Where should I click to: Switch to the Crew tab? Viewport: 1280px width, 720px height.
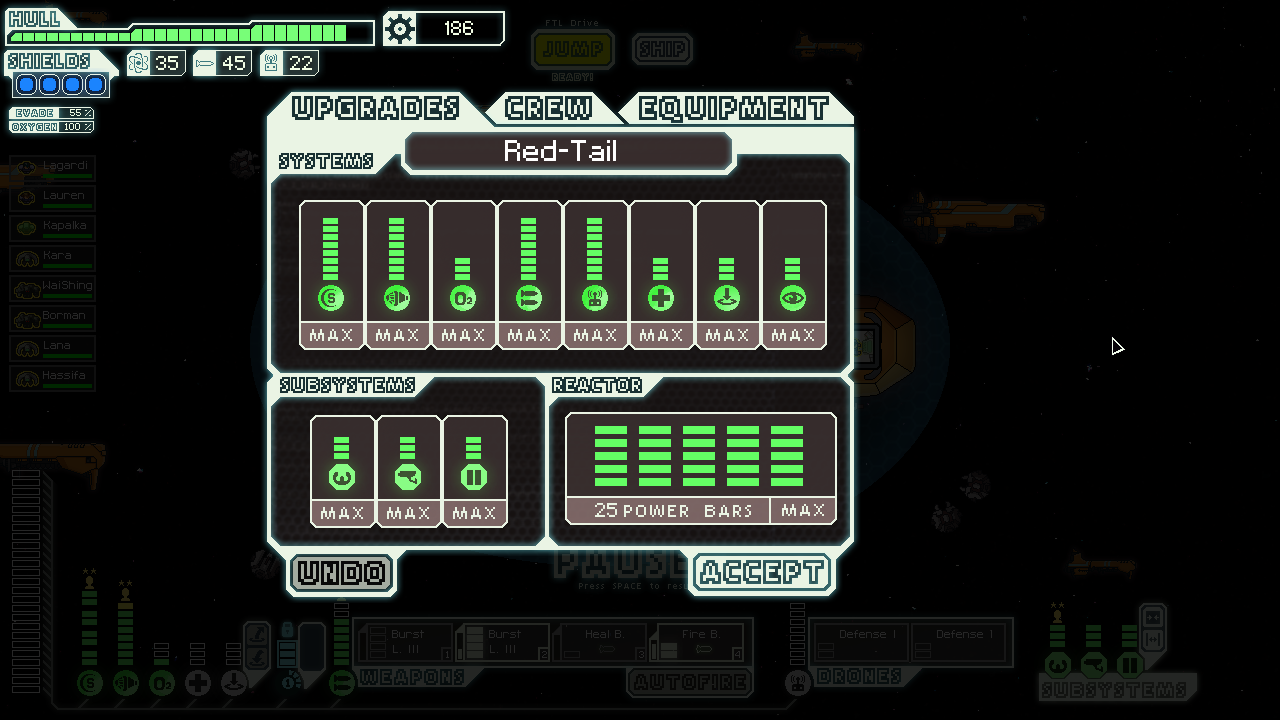[x=548, y=108]
